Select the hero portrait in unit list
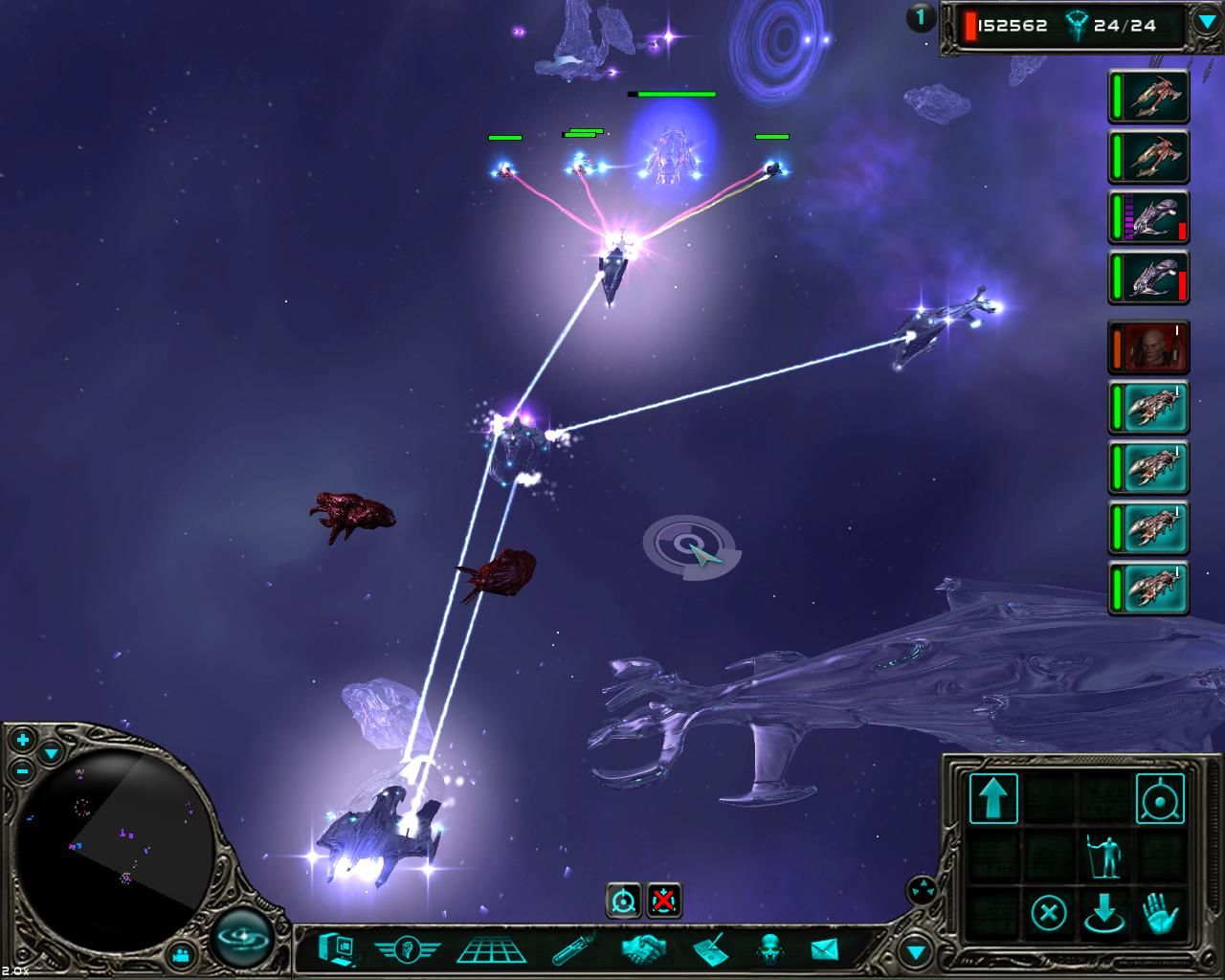The width and height of the screenshot is (1225, 980). [x=1150, y=346]
